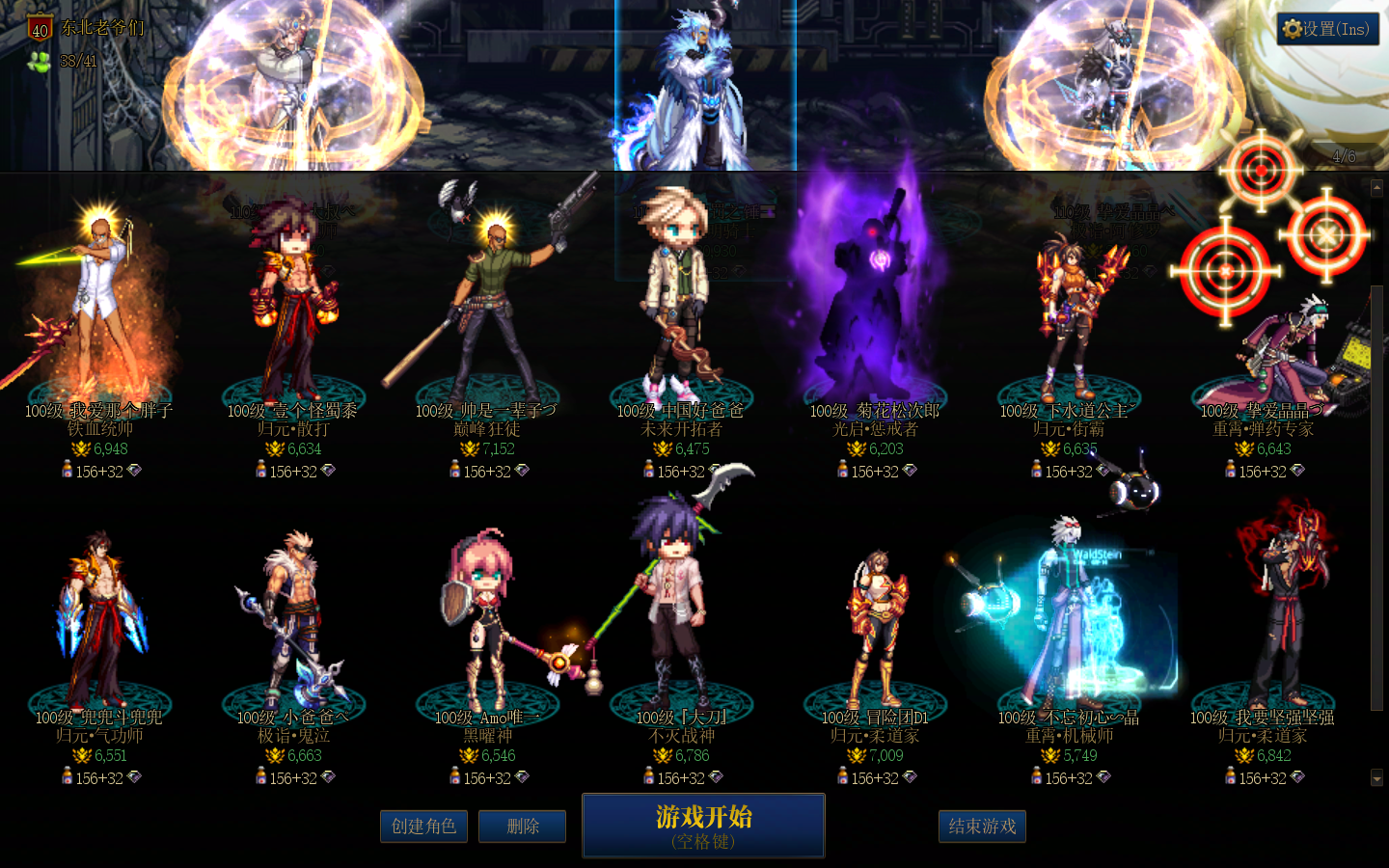Select the purple-aura character 菊花松次郎

pos(874,318)
